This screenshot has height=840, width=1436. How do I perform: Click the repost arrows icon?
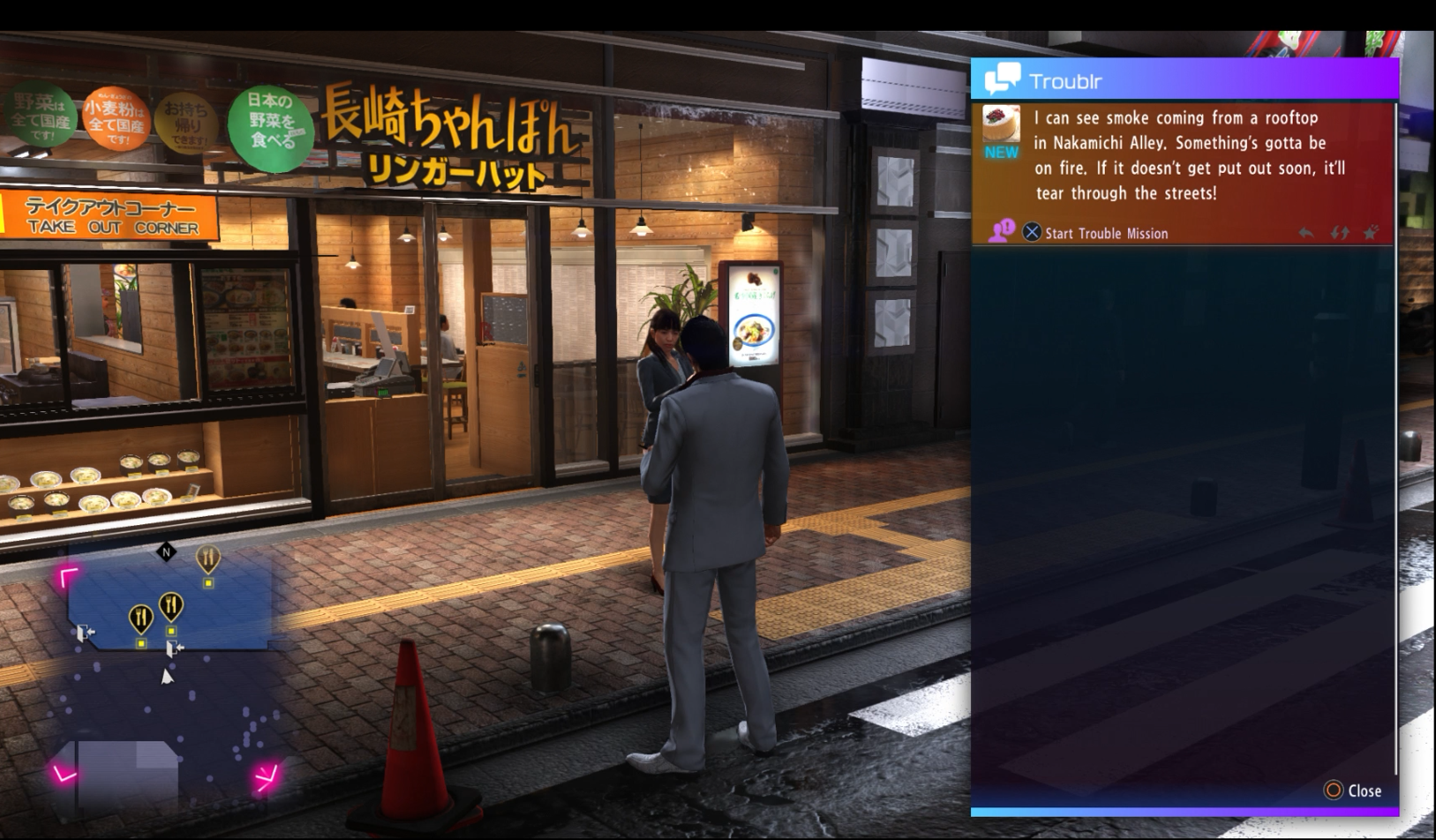pyautogui.click(x=1339, y=233)
